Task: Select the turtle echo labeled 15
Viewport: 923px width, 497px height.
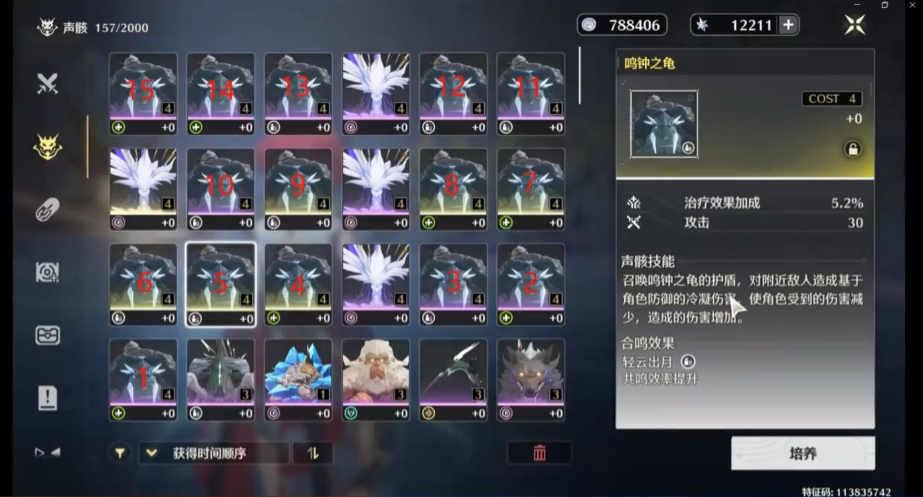Action: coord(143,93)
